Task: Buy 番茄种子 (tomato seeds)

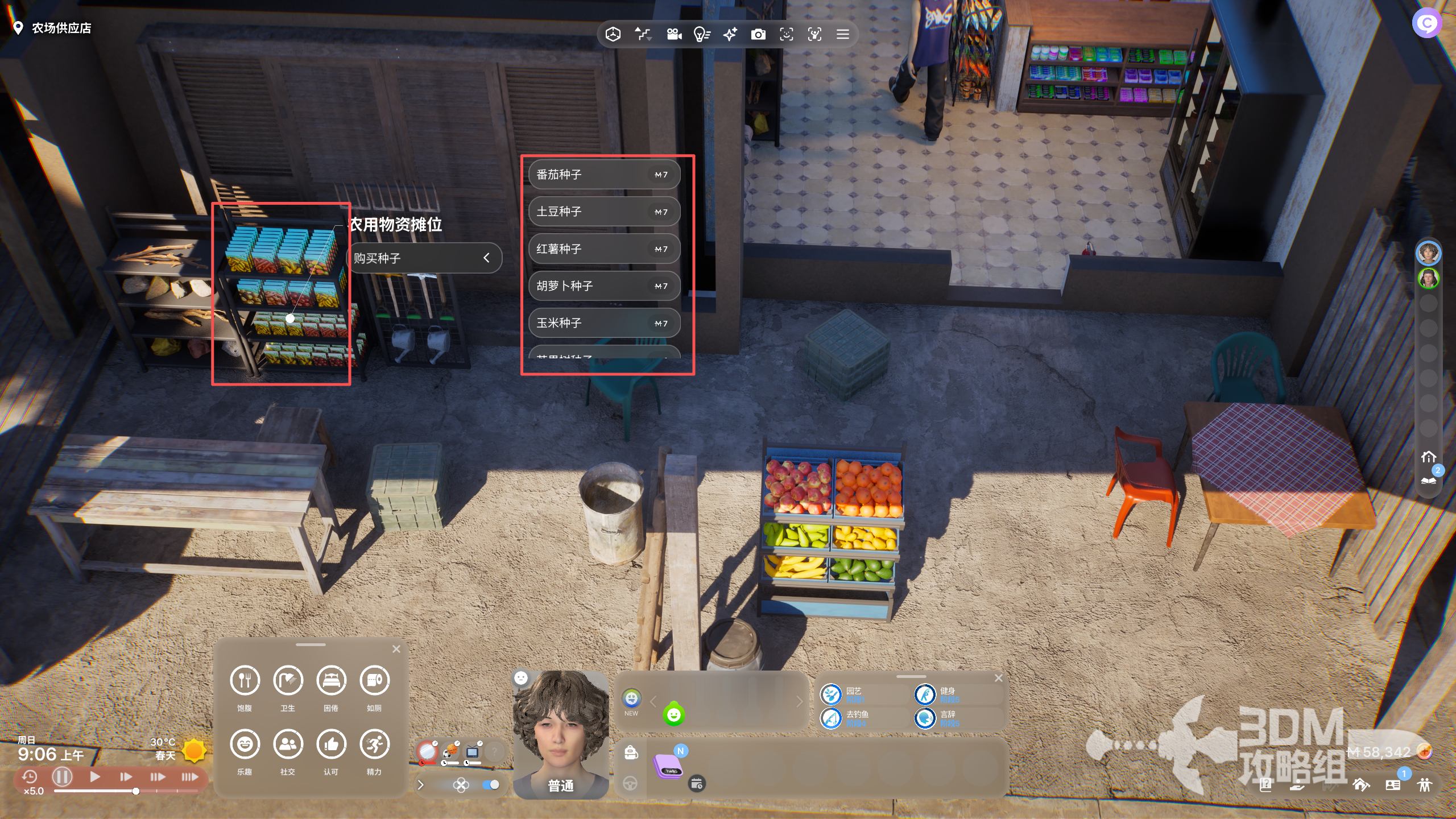Action: point(604,175)
